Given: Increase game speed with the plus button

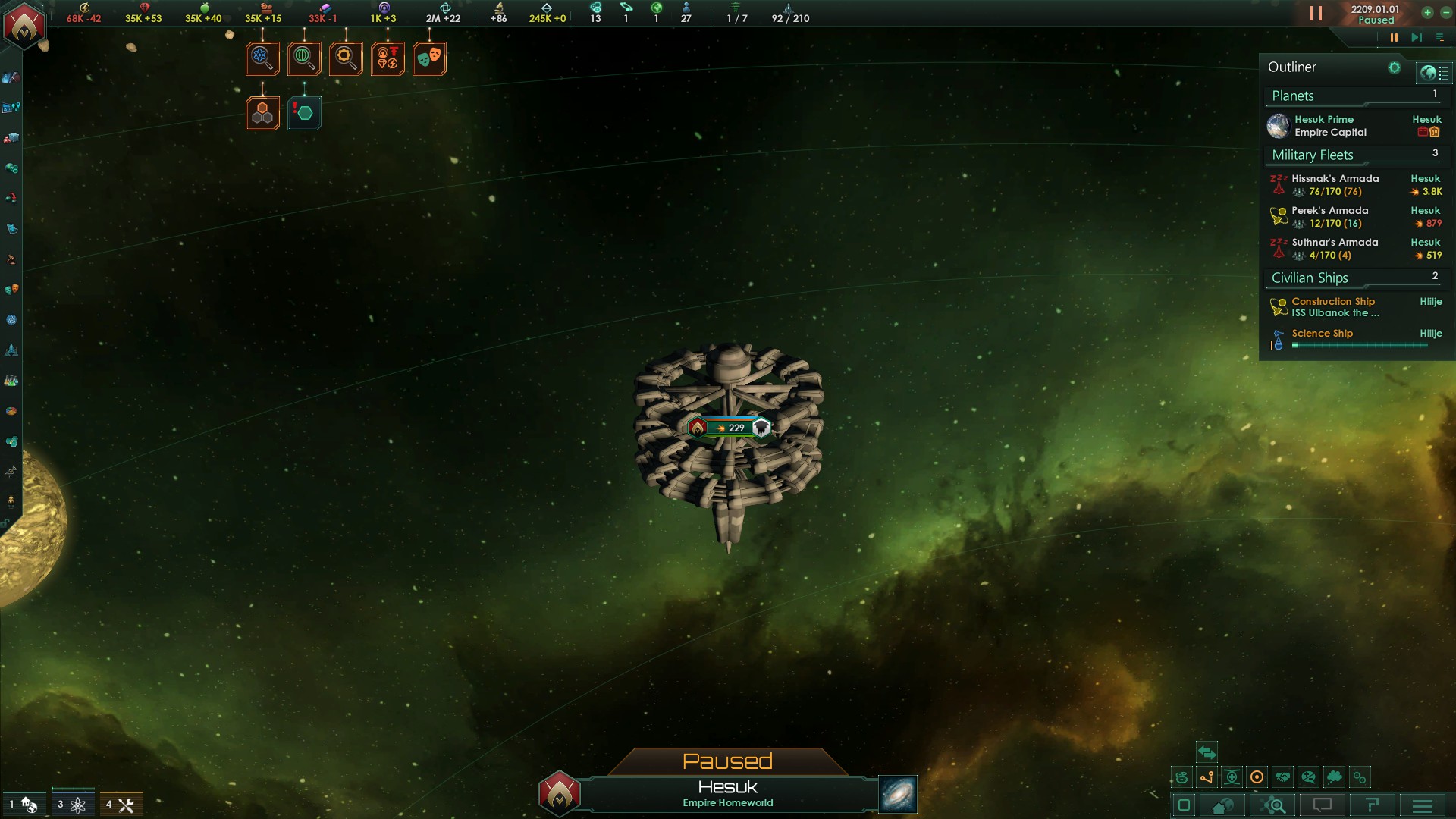Looking at the screenshot, I should [x=1427, y=12].
